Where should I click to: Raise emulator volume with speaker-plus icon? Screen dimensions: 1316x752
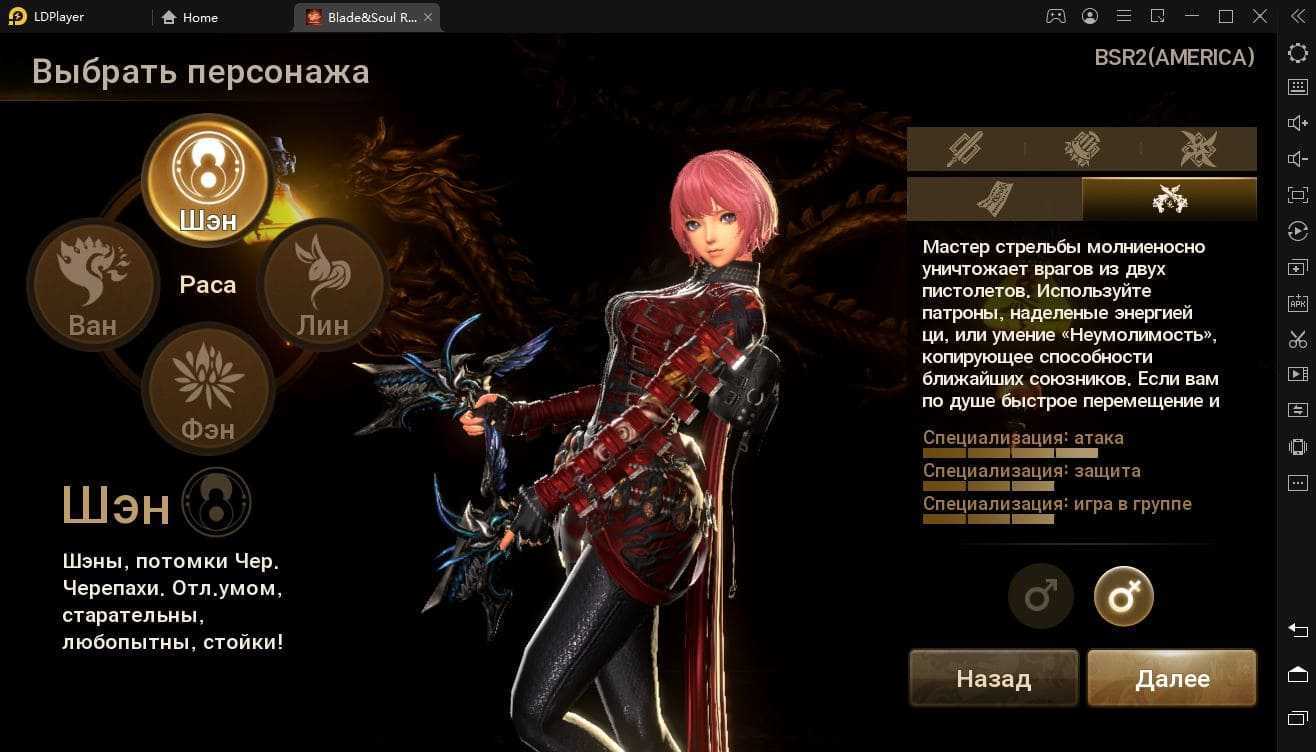coord(1297,123)
